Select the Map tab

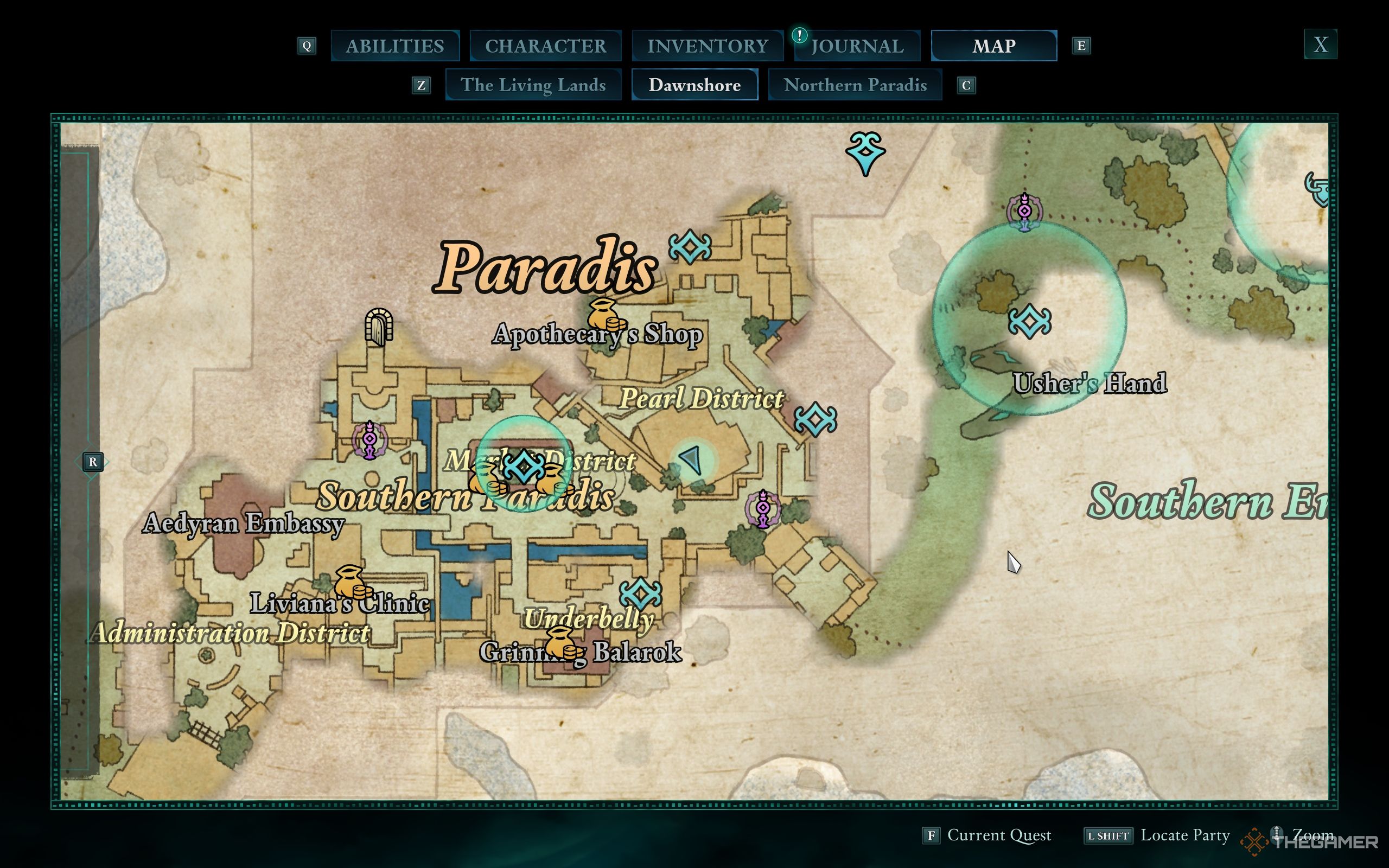(x=993, y=46)
